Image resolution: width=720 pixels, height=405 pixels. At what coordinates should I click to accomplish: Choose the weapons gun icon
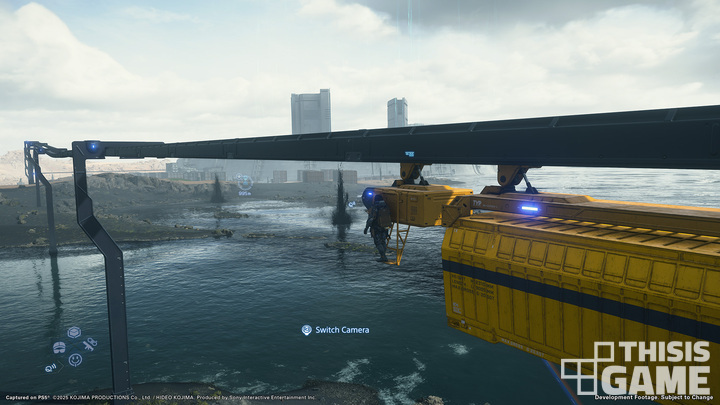(90, 344)
